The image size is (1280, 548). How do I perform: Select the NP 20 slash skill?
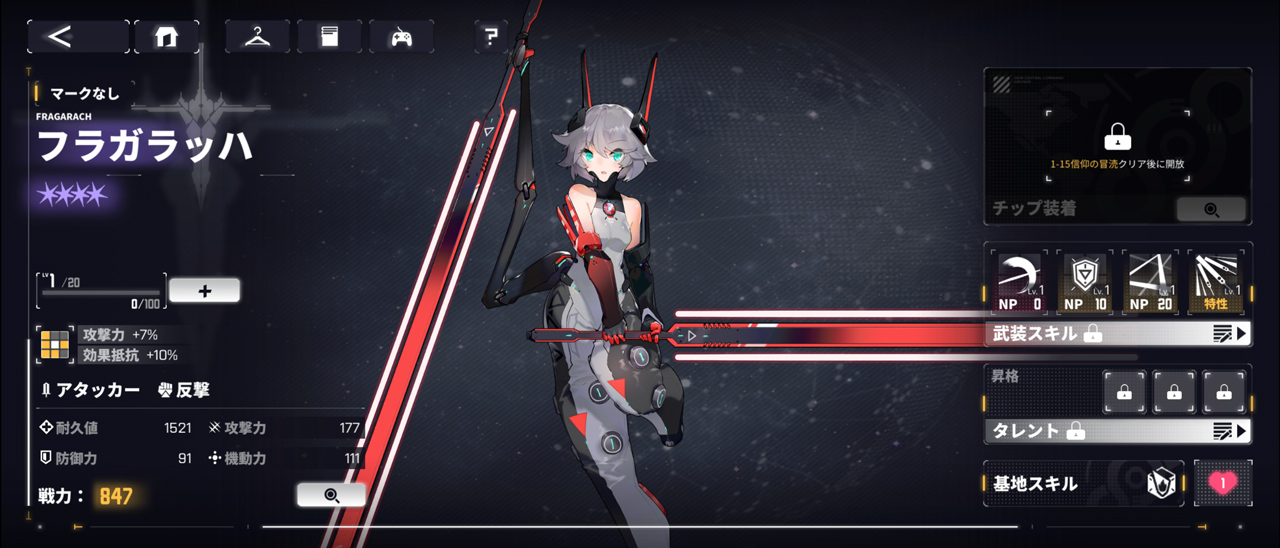[1150, 281]
